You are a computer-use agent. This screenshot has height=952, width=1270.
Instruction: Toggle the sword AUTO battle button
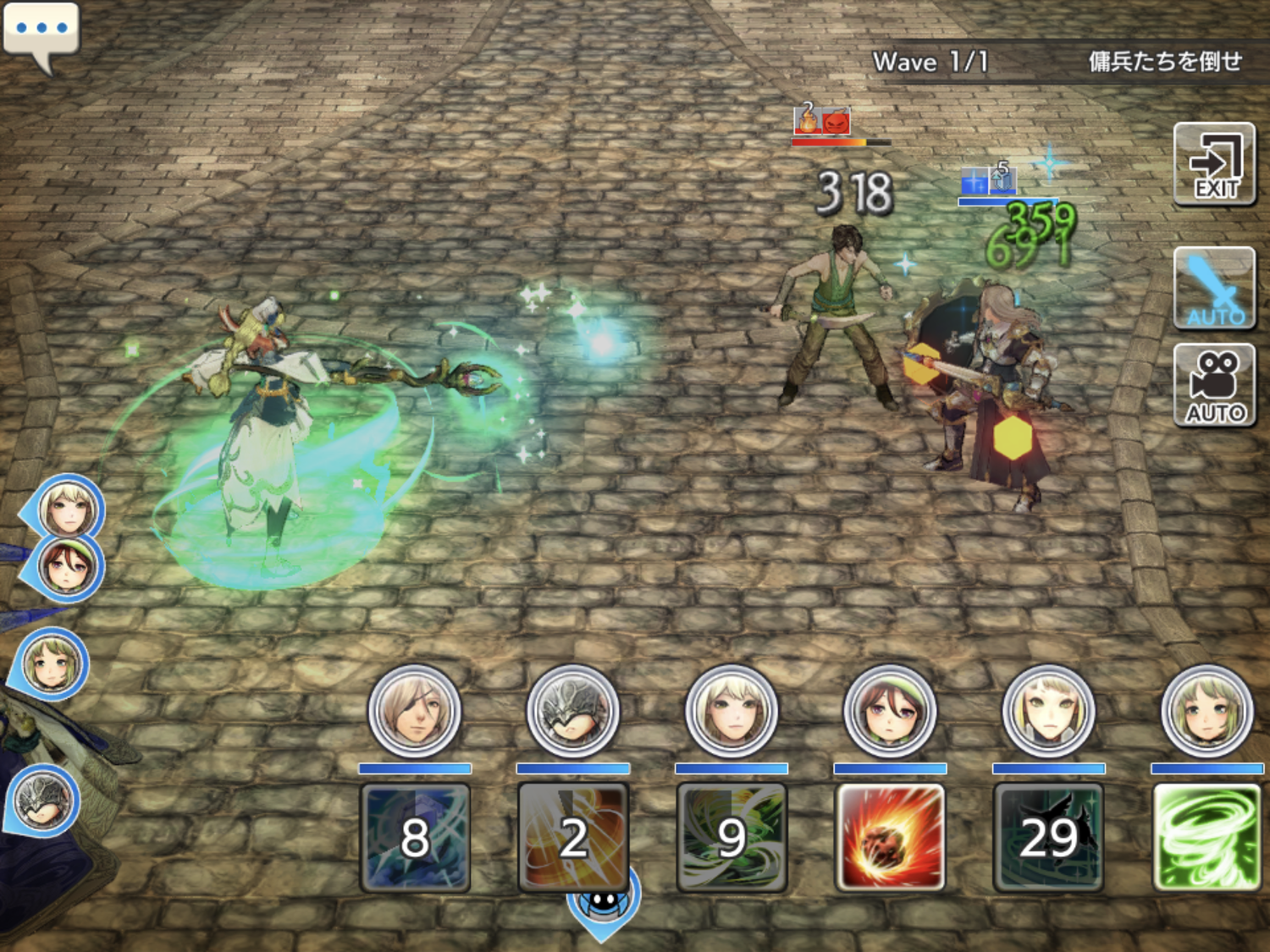(x=1214, y=289)
